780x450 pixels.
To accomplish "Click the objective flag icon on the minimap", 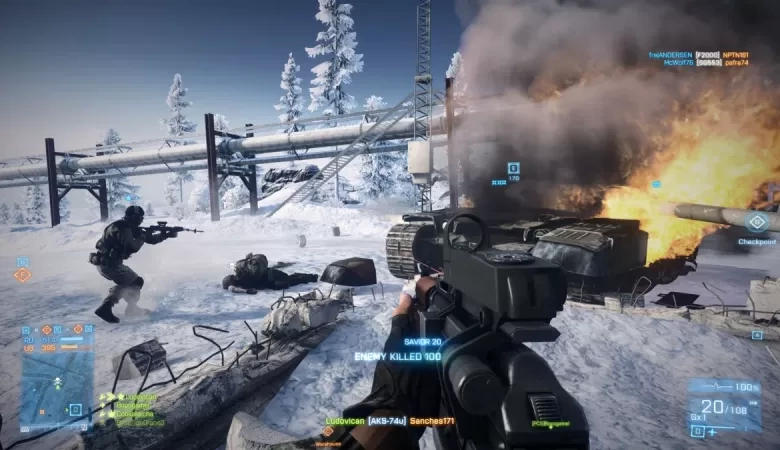I will [75, 409].
